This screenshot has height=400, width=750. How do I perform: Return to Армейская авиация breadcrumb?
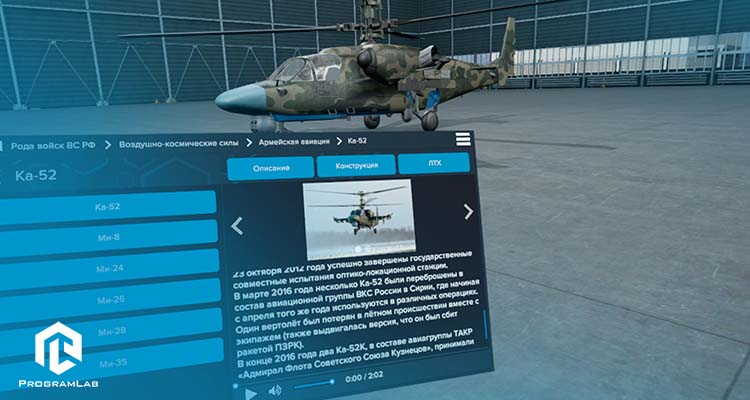pos(294,143)
